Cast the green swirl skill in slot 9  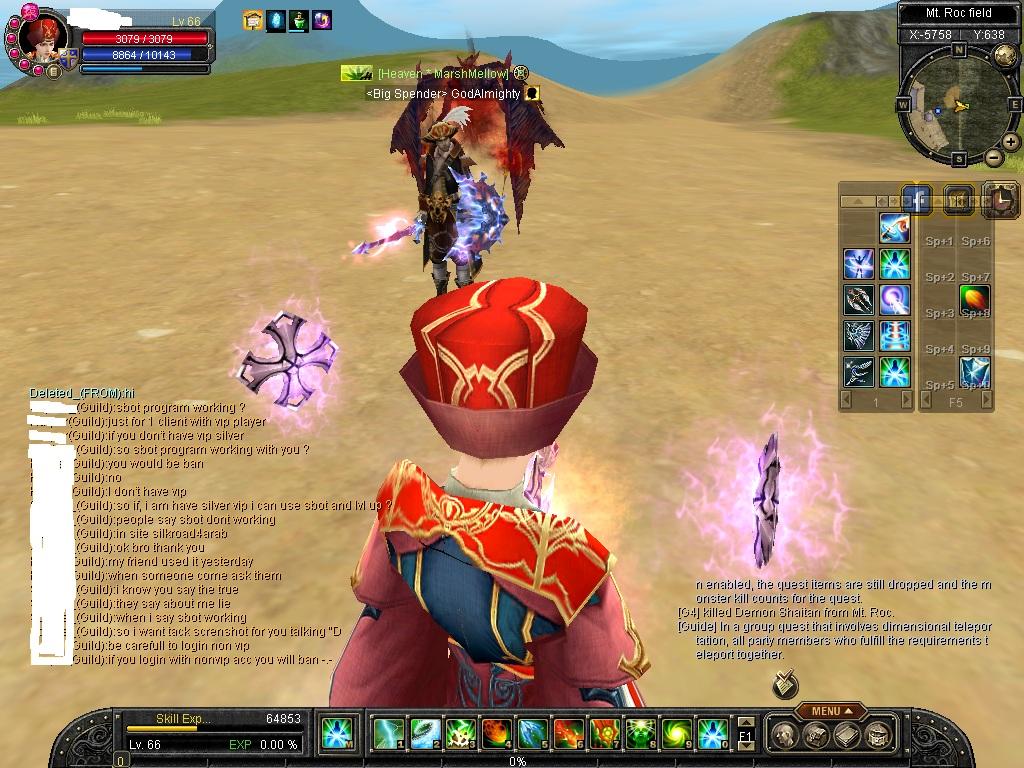click(676, 734)
